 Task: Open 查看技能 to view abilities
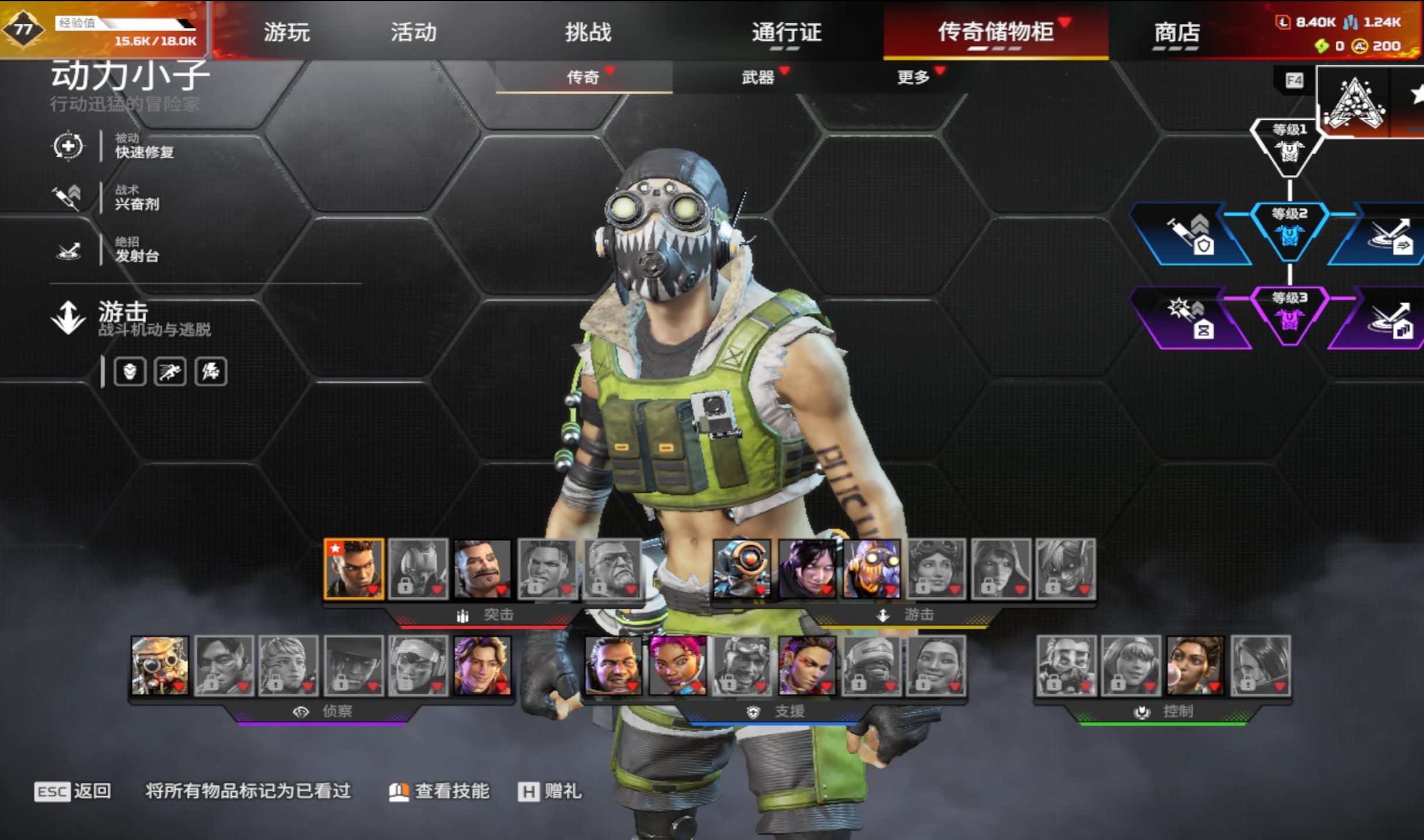[x=440, y=792]
